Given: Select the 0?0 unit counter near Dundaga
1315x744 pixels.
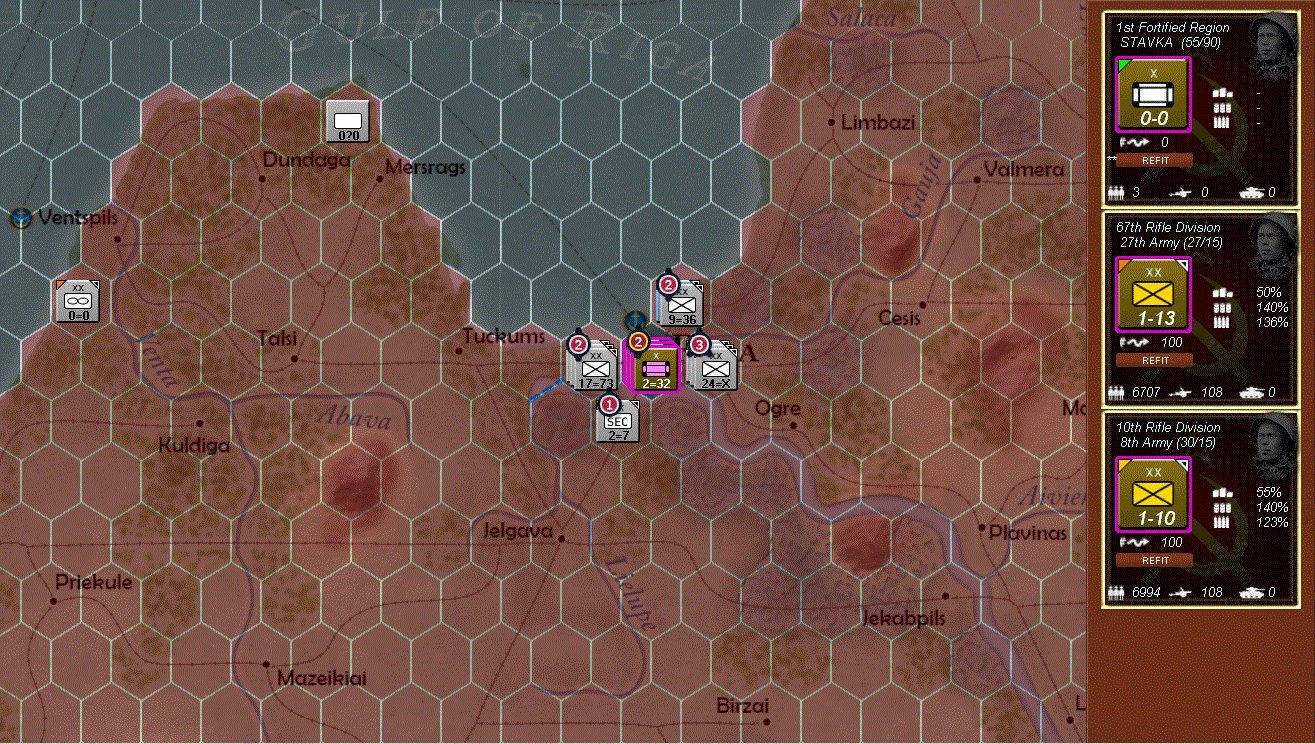Looking at the screenshot, I should point(347,120).
